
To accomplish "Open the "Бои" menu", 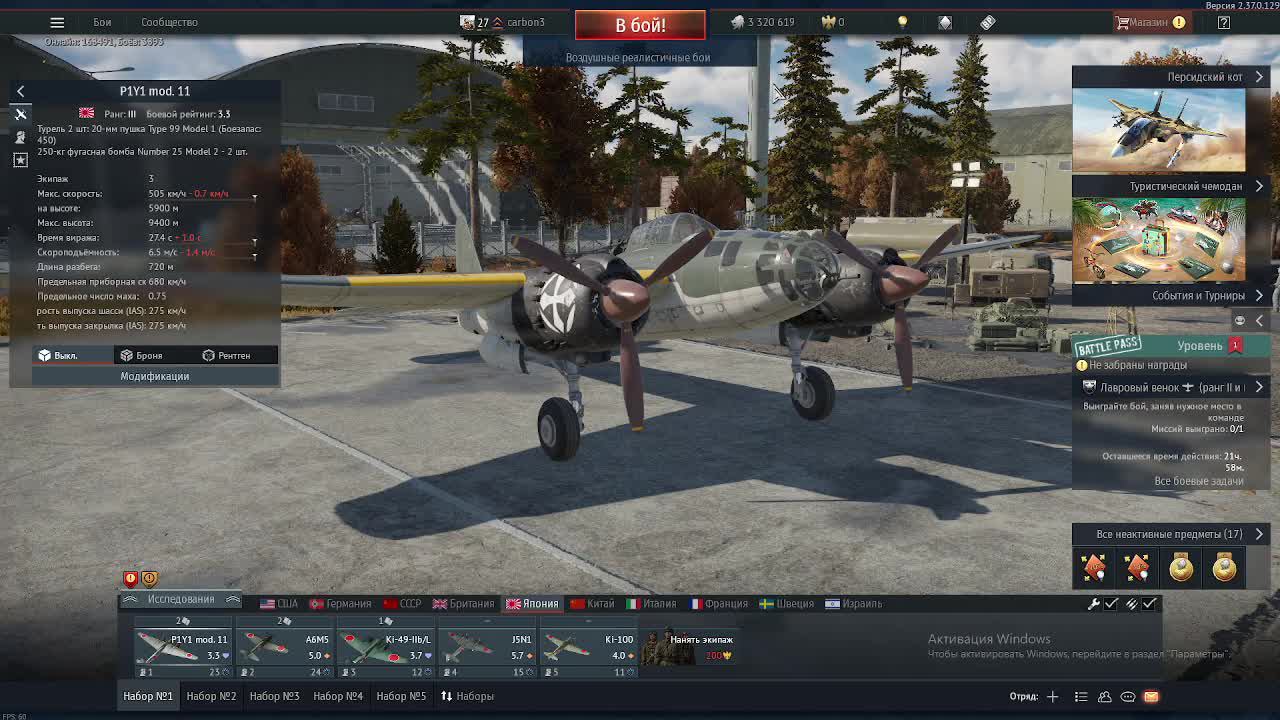I will (x=102, y=22).
